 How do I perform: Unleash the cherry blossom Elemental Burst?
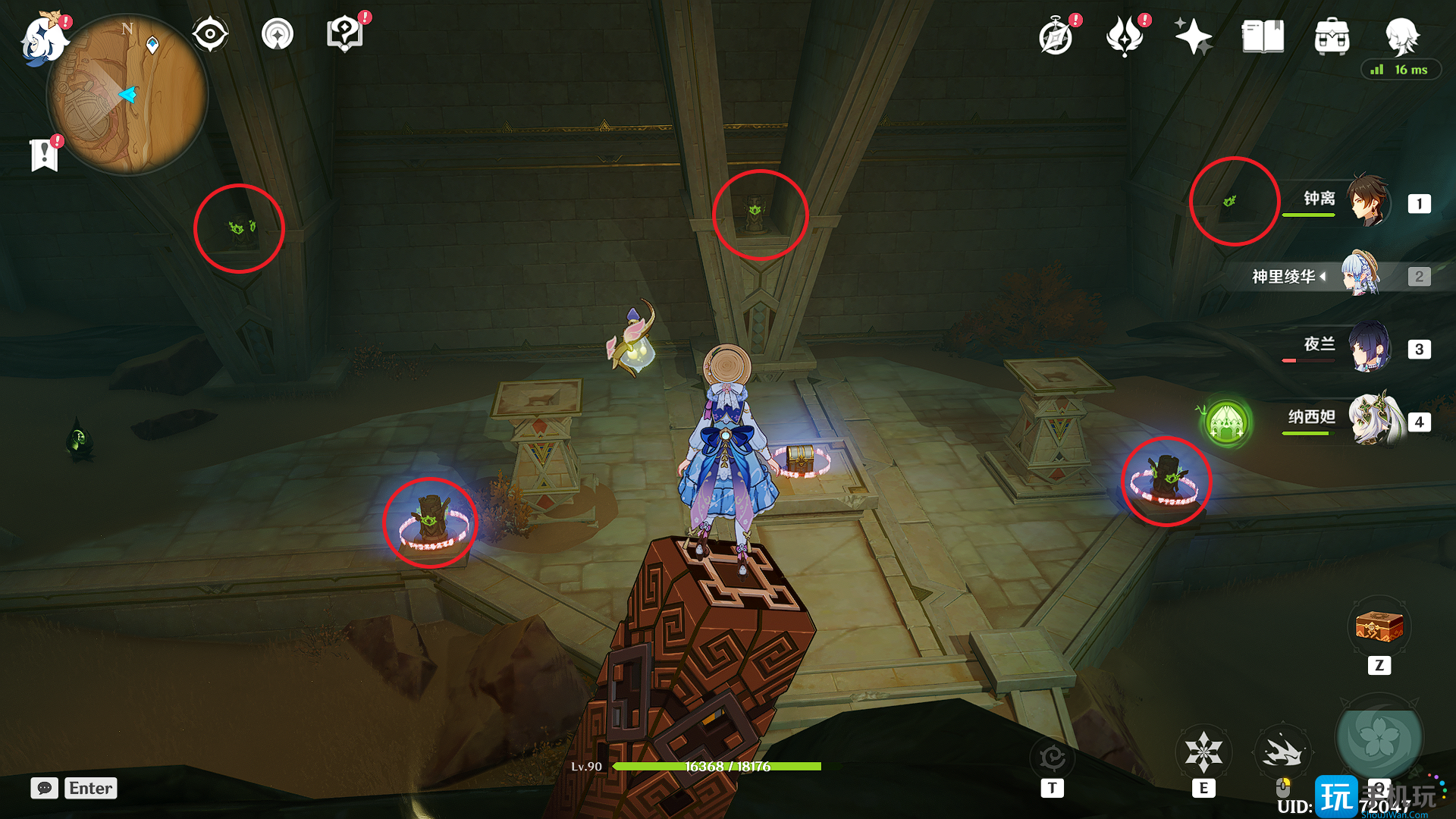click(x=1379, y=738)
